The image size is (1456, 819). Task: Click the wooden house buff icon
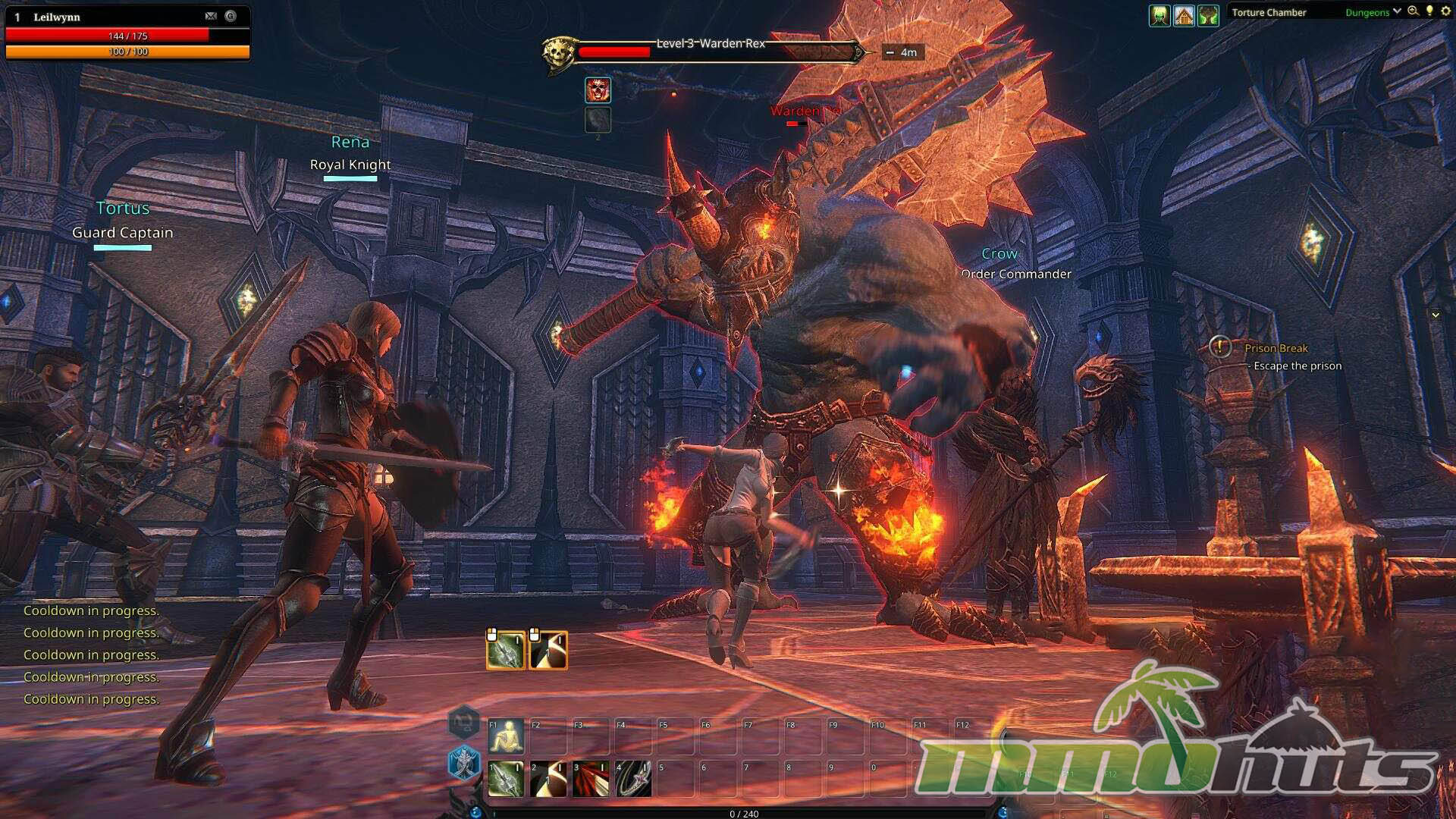click(x=1184, y=14)
